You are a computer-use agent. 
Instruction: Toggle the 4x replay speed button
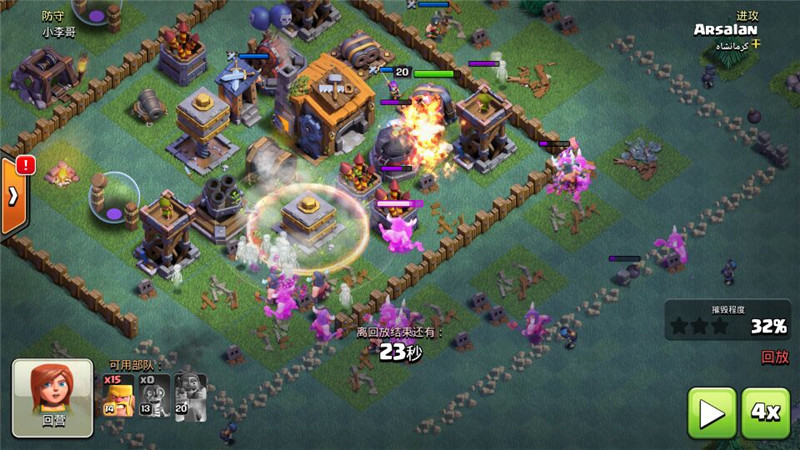[x=765, y=411]
